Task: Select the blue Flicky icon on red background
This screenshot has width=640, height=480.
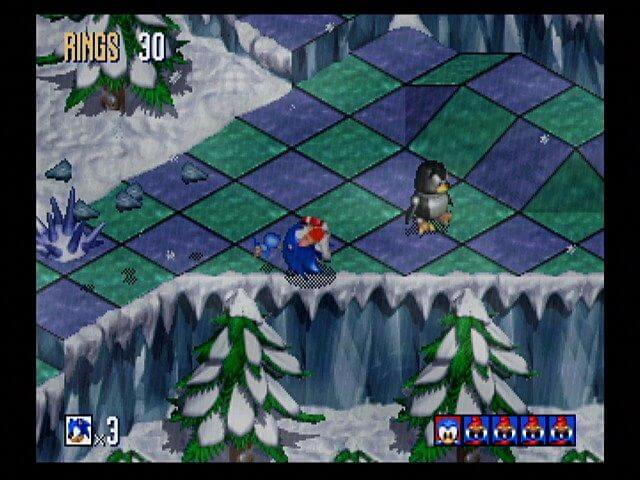Action: [x=448, y=430]
